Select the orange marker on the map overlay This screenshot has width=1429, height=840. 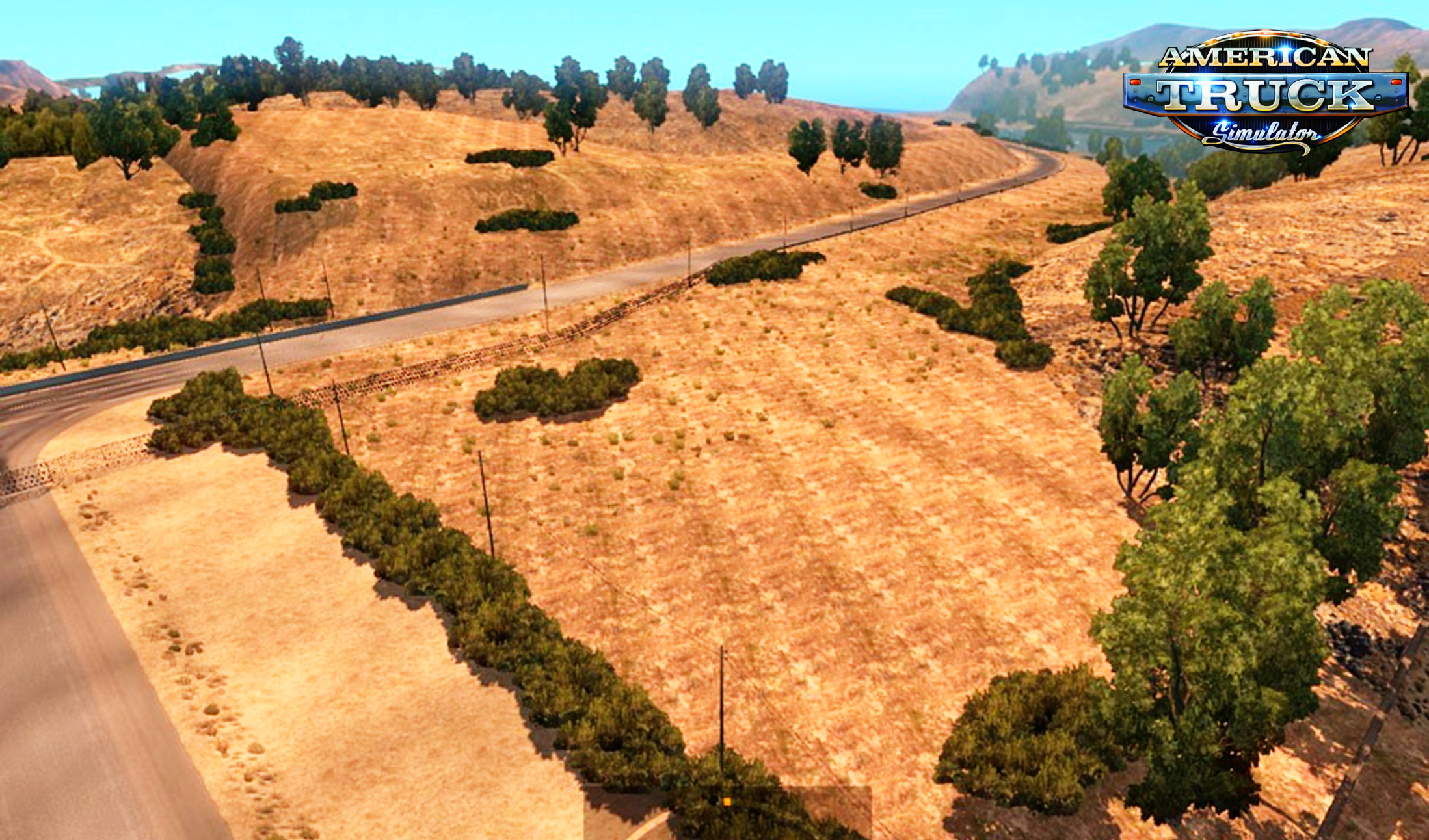click(727, 802)
